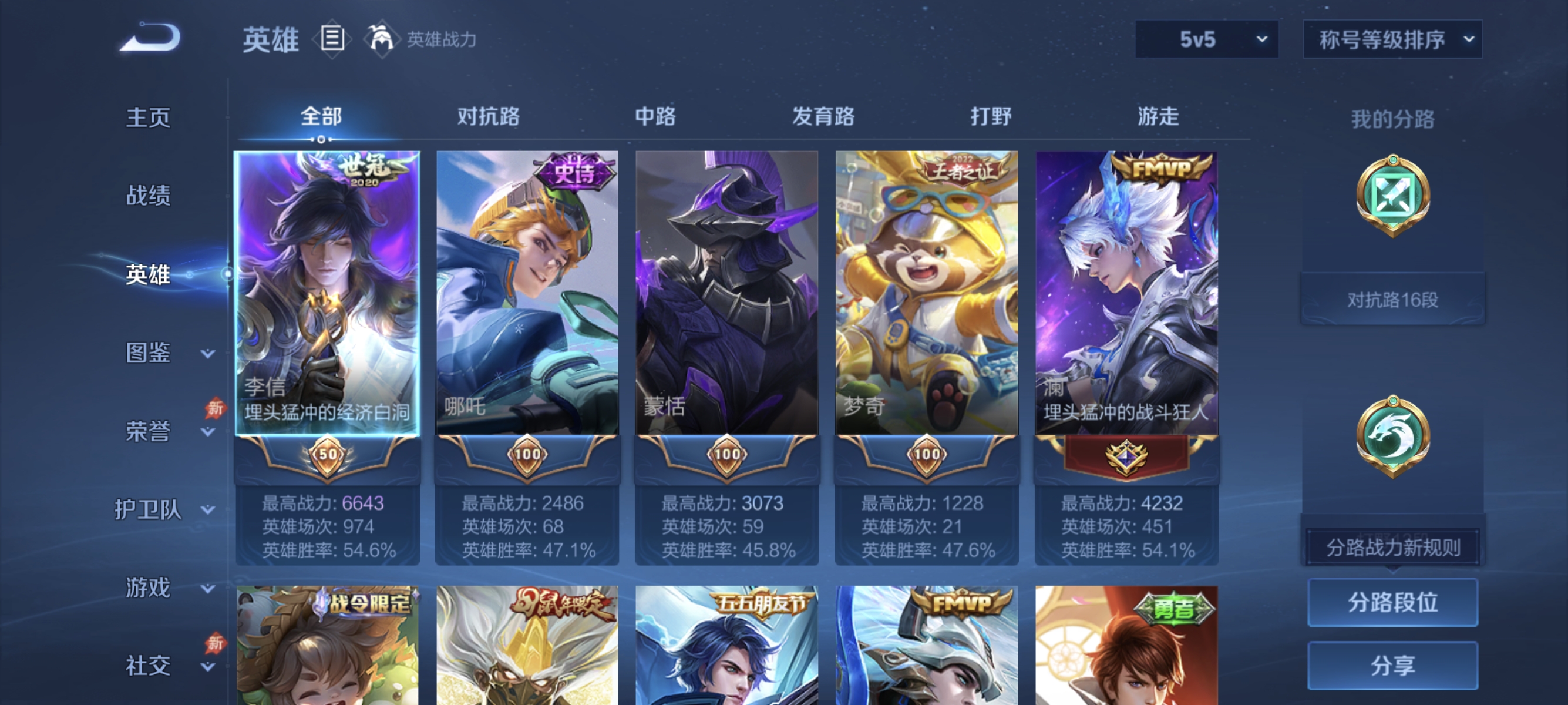Click the level 50 mastery medal on Li Xin's card
The height and width of the screenshot is (705, 1568).
(327, 454)
